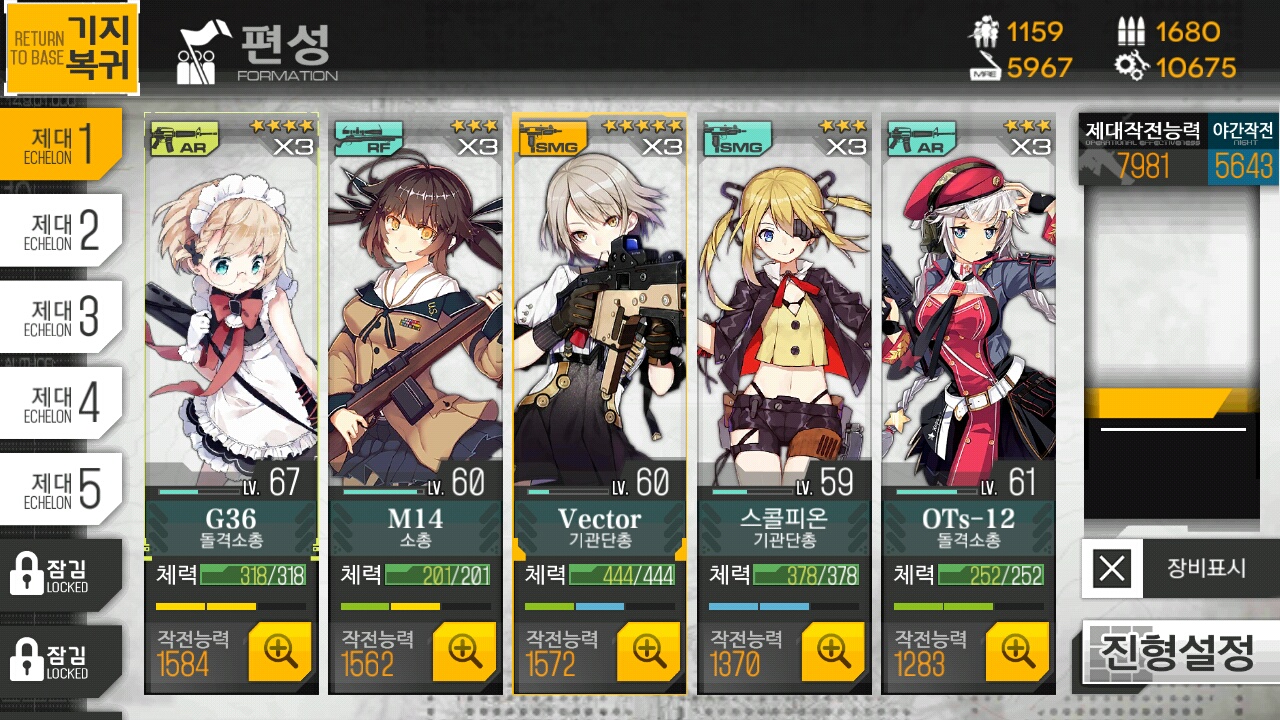Show night battle (야간작전) effectiveness
The height and width of the screenshot is (720, 1280).
[1243, 150]
